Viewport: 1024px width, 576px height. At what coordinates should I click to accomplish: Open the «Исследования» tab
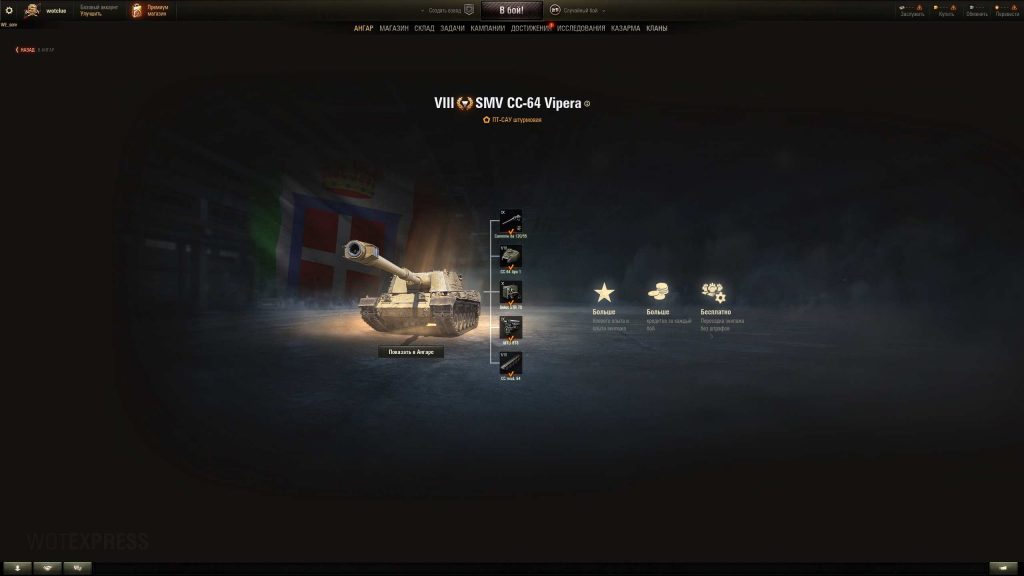click(x=581, y=28)
